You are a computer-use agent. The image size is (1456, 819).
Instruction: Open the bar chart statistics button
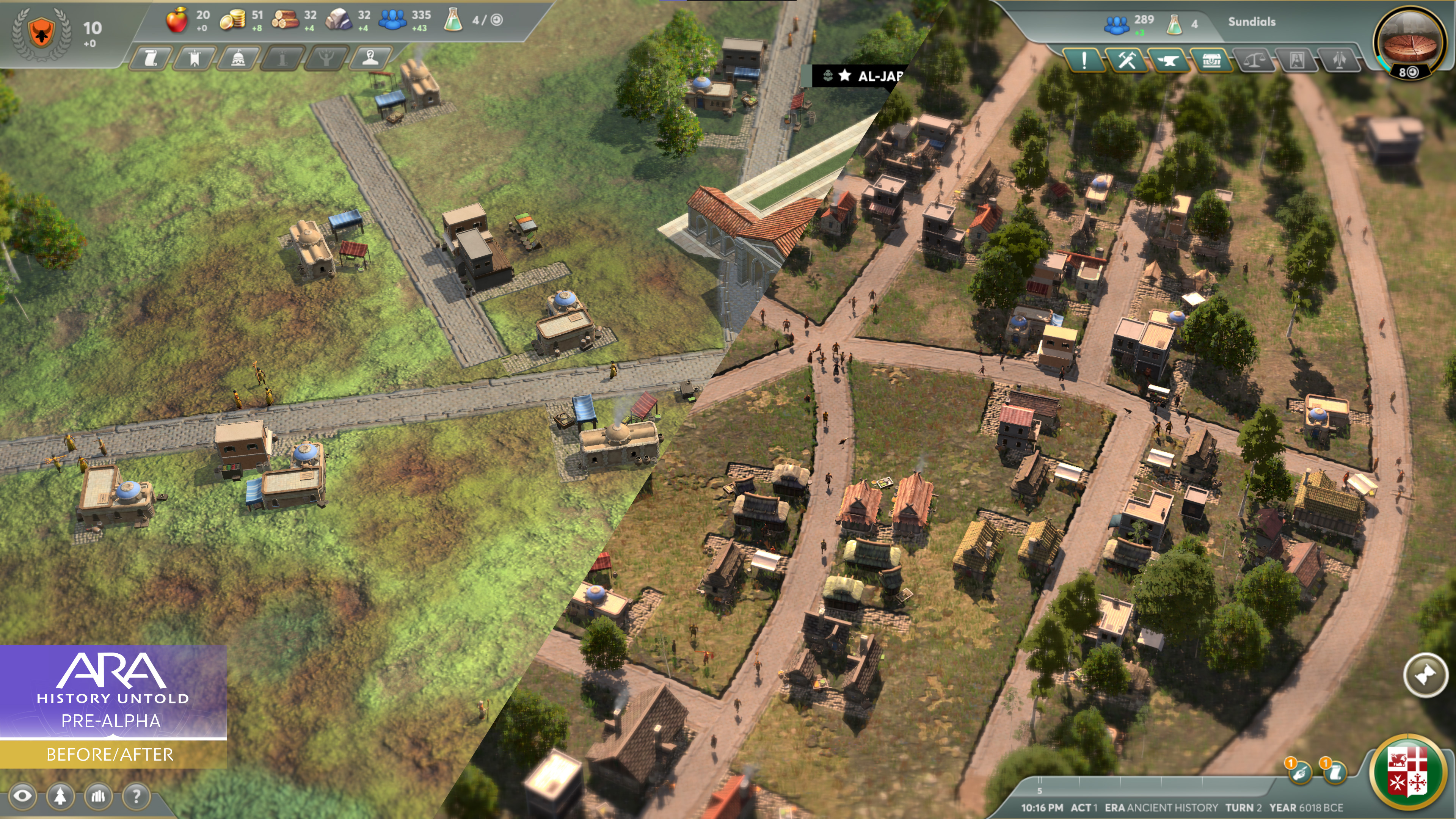pyautogui.click(x=98, y=796)
